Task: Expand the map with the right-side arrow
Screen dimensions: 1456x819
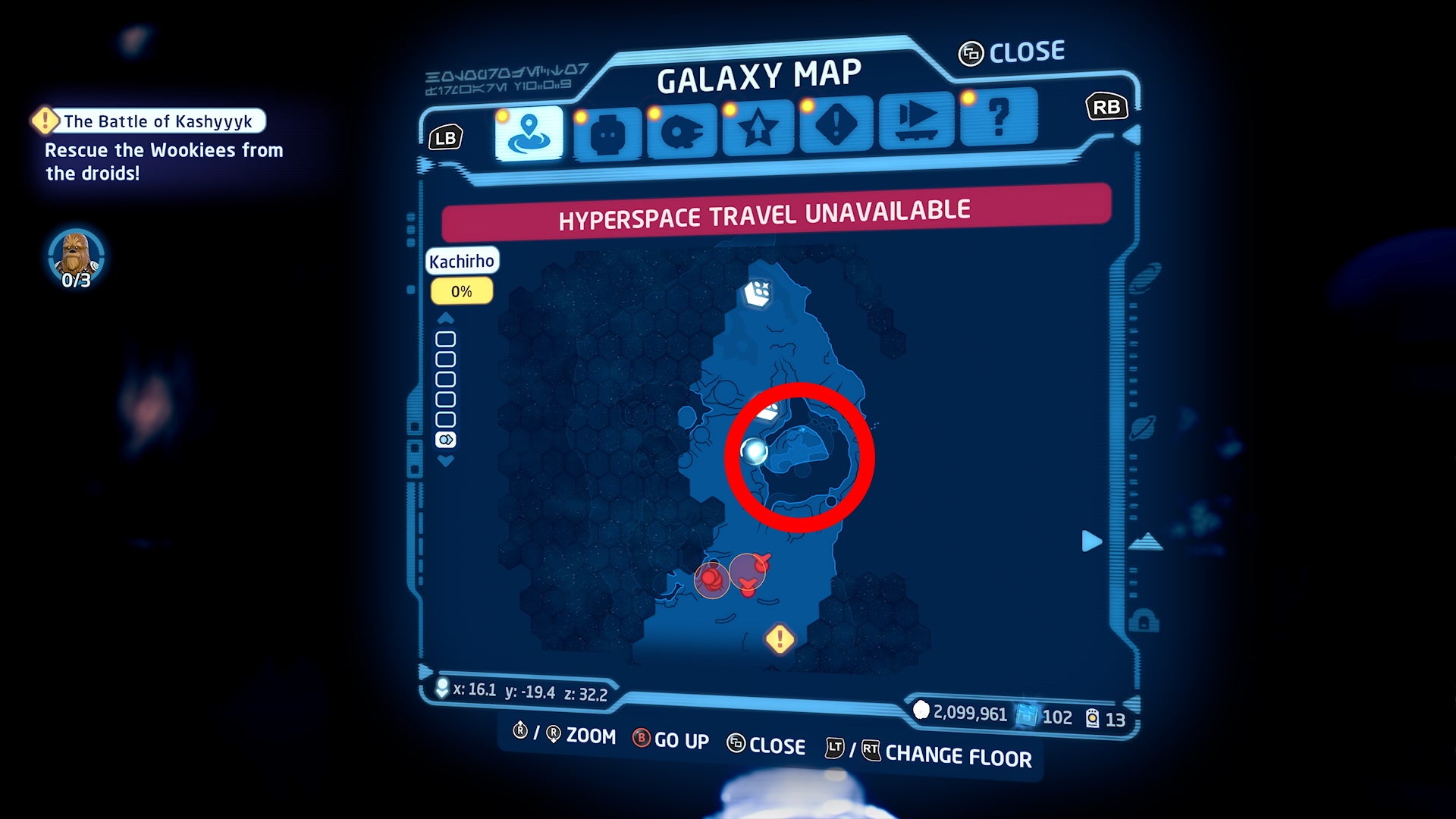Action: coord(1092,541)
